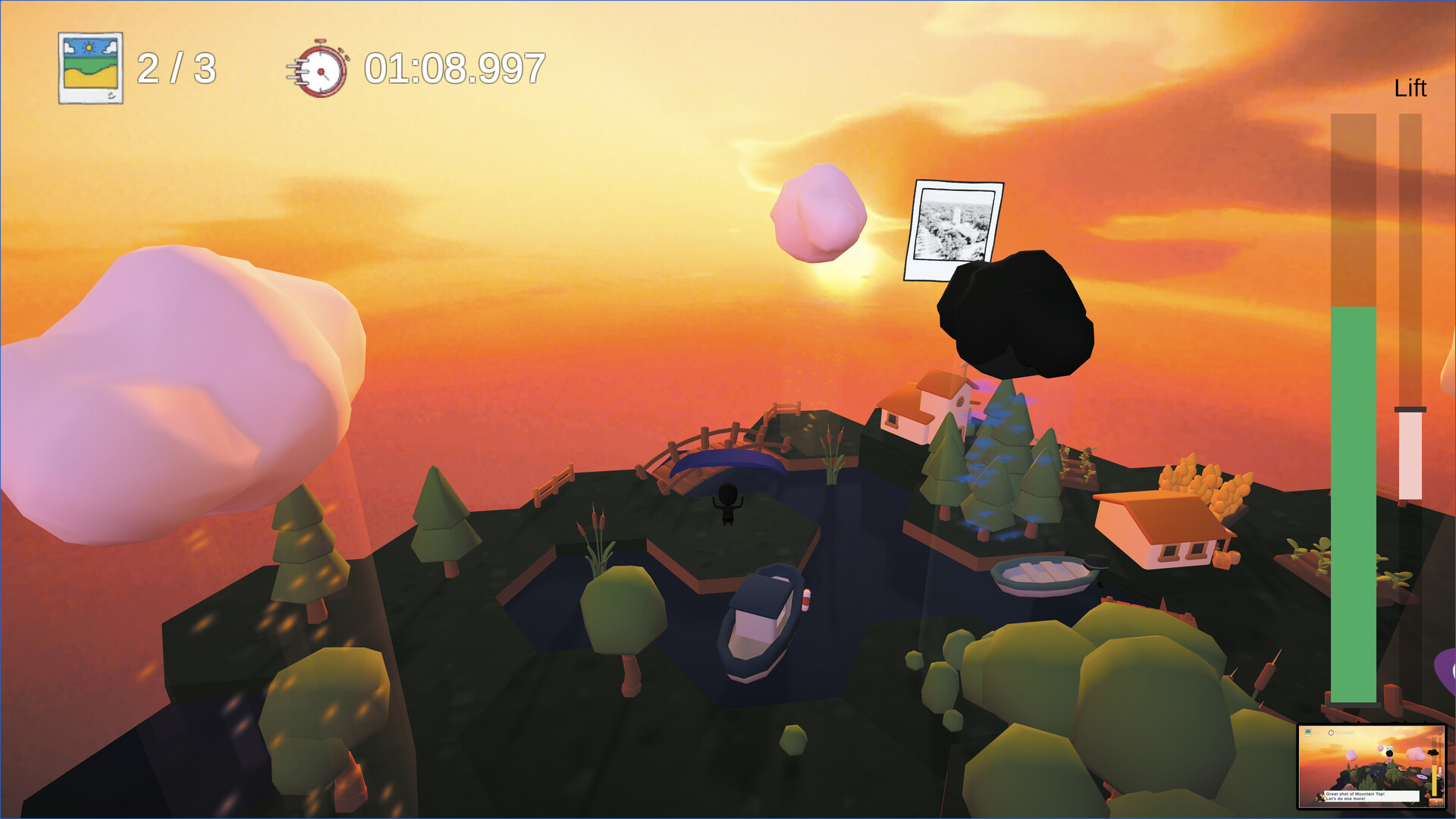
Task: Click the timer icon inside the minimap preview
Action: click(1331, 733)
